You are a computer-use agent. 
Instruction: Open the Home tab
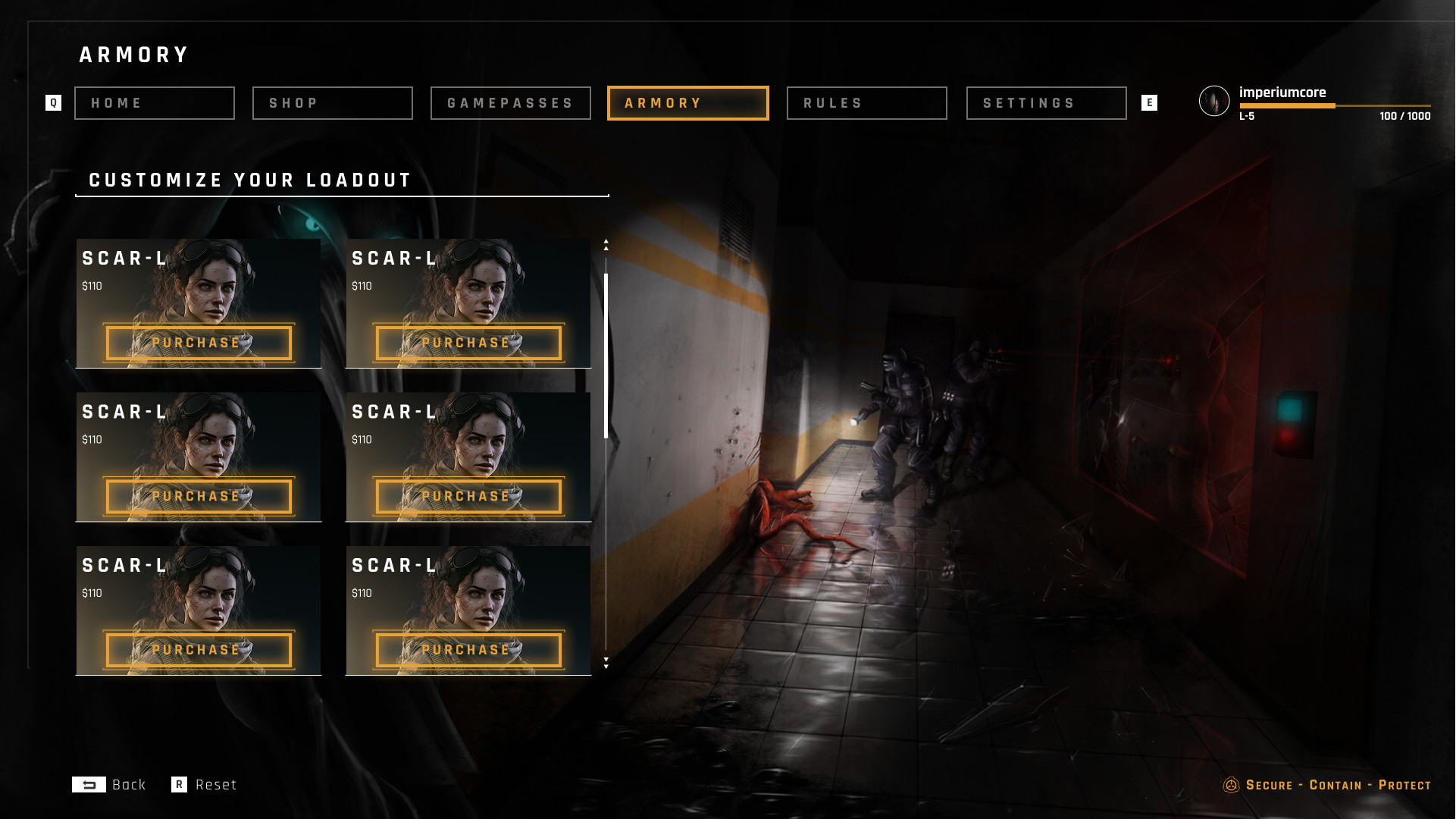tap(154, 103)
